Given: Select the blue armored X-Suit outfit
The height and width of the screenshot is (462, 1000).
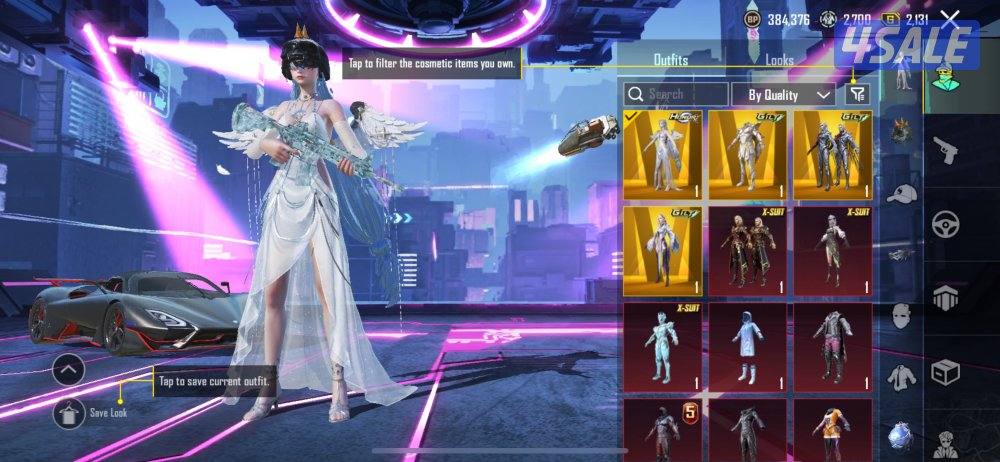Looking at the screenshot, I should coord(662,345).
